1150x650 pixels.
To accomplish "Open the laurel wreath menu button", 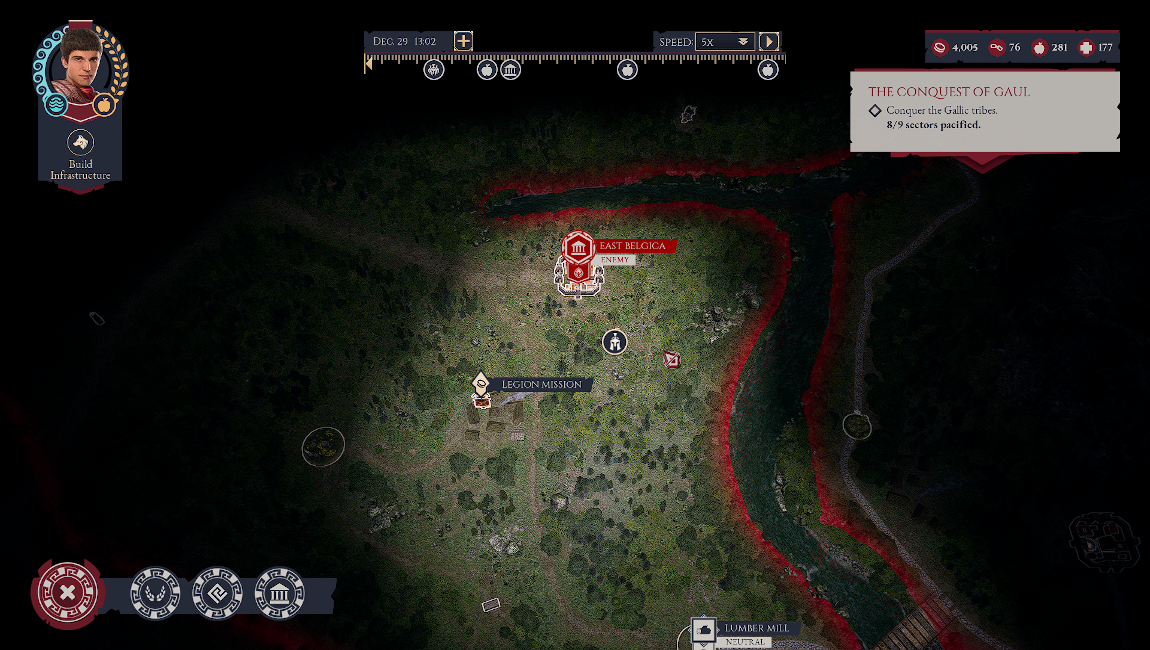I will [x=156, y=593].
